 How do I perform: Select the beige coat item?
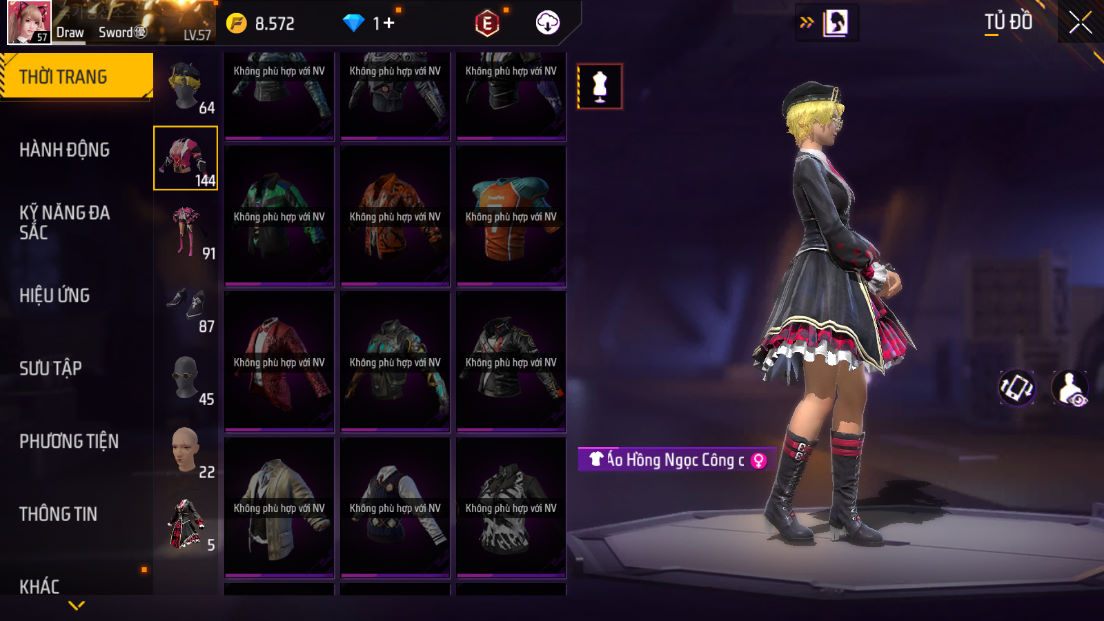pos(279,507)
